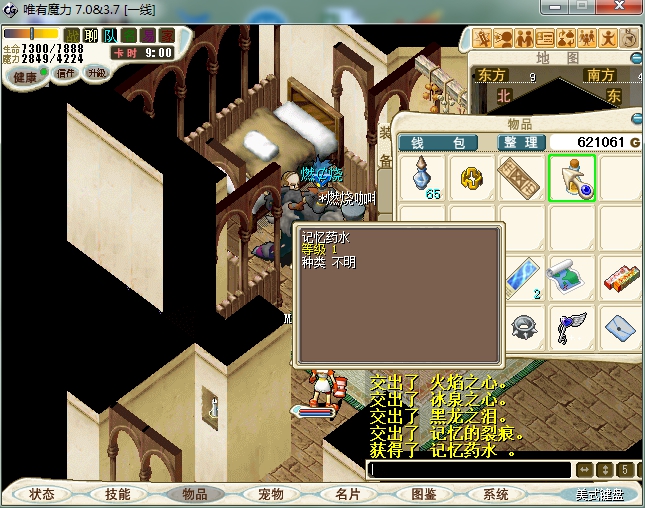Click the 升級 (Level Up) button
Screen dimensions: 645x508
(x=97, y=73)
